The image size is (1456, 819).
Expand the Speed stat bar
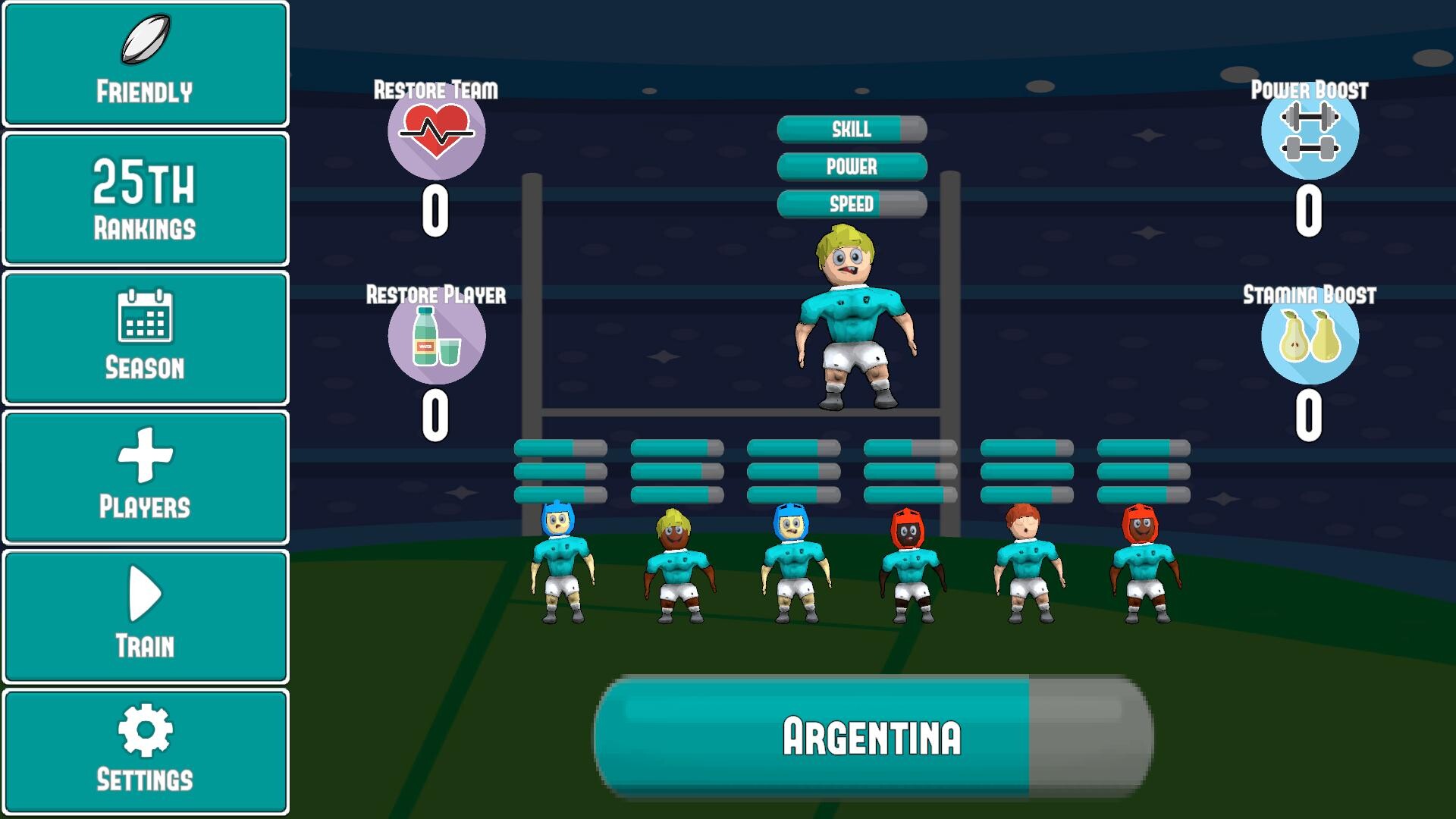(851, 202)
